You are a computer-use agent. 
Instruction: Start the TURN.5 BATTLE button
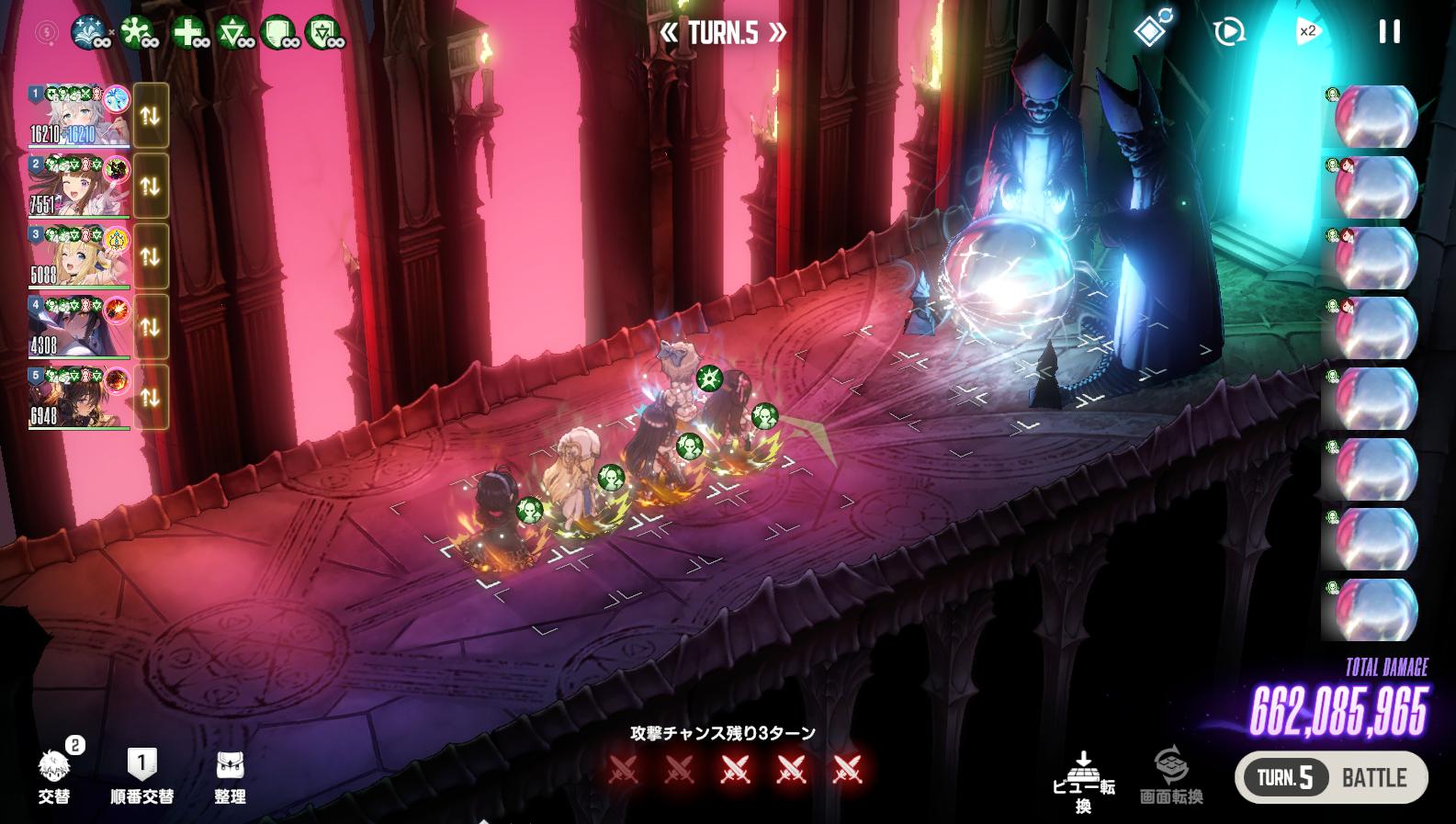click(1331, 778)
